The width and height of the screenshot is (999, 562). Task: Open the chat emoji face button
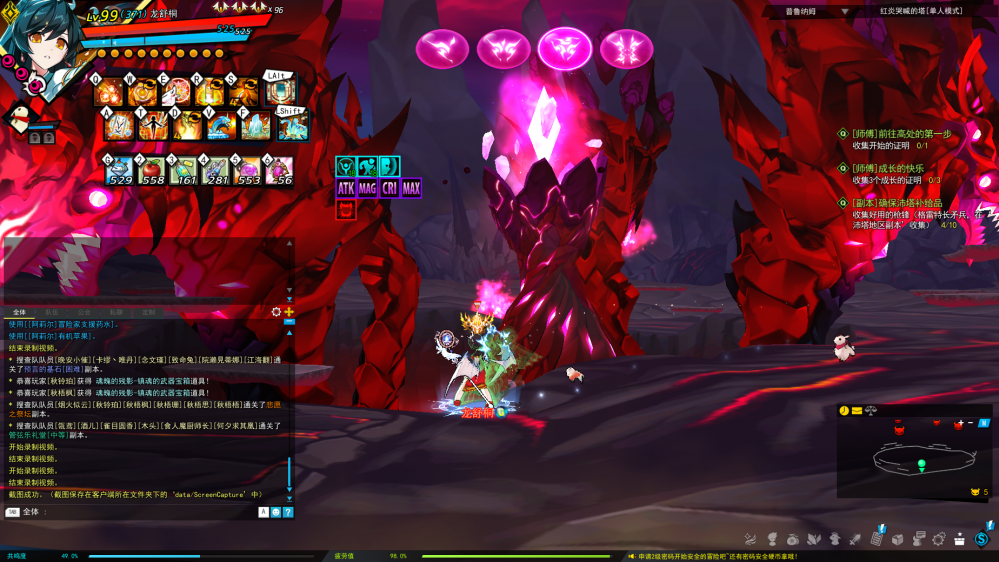[276, 512]
